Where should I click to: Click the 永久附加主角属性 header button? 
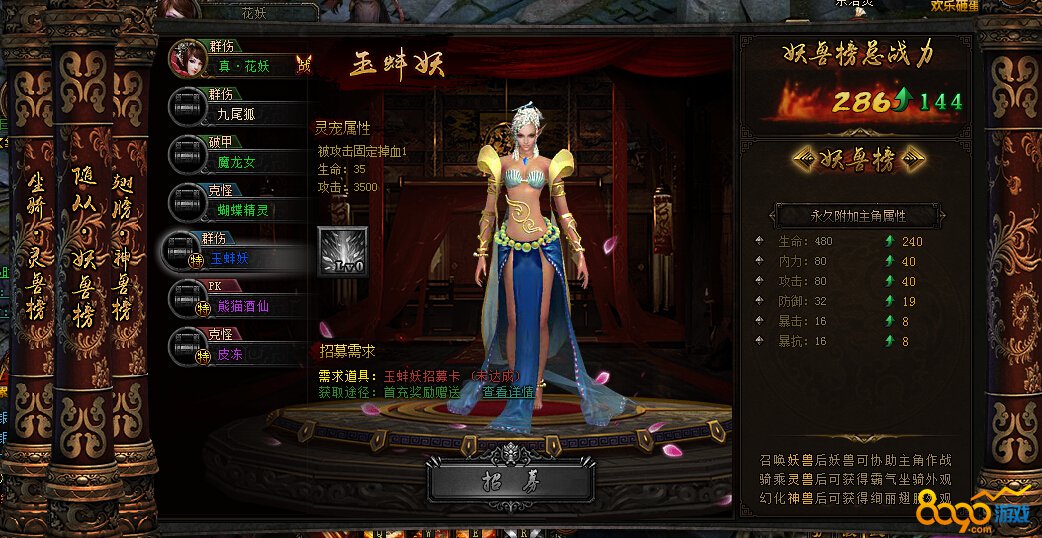point(858,215)
